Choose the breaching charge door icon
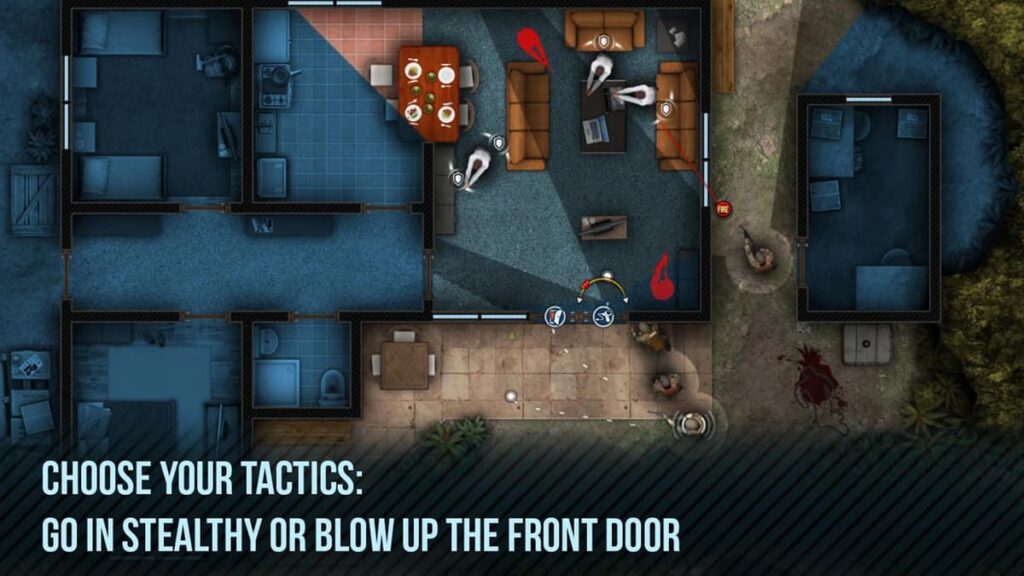 555,317
